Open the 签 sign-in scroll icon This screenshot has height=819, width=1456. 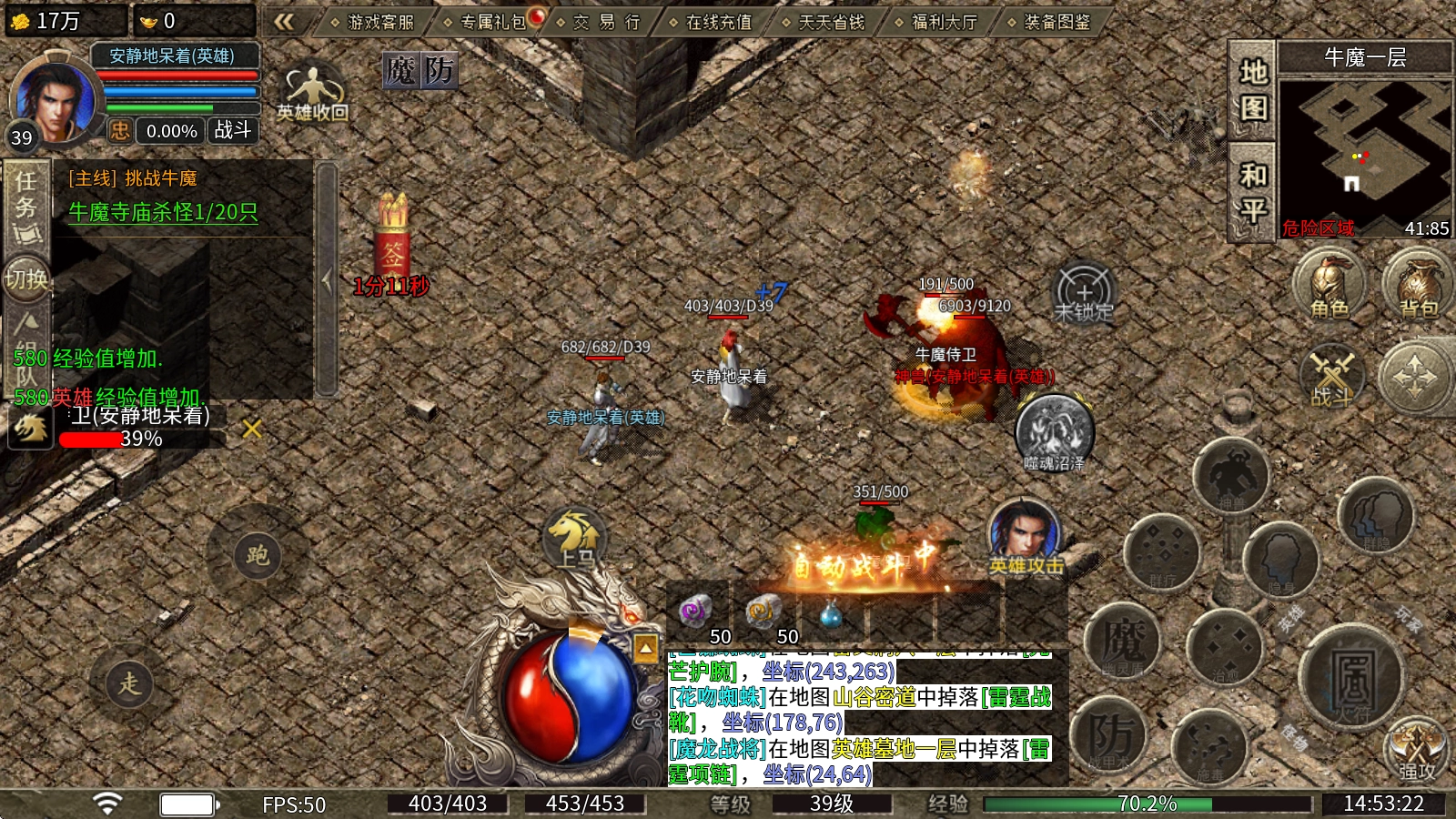click(x=392, y=244)
